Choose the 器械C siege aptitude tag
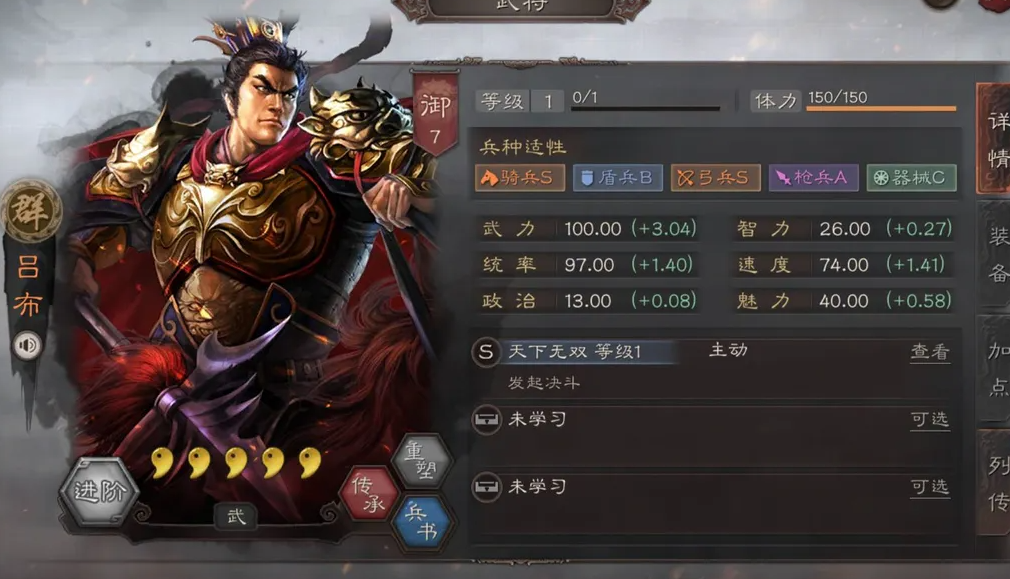 click(x=911, y=178)
